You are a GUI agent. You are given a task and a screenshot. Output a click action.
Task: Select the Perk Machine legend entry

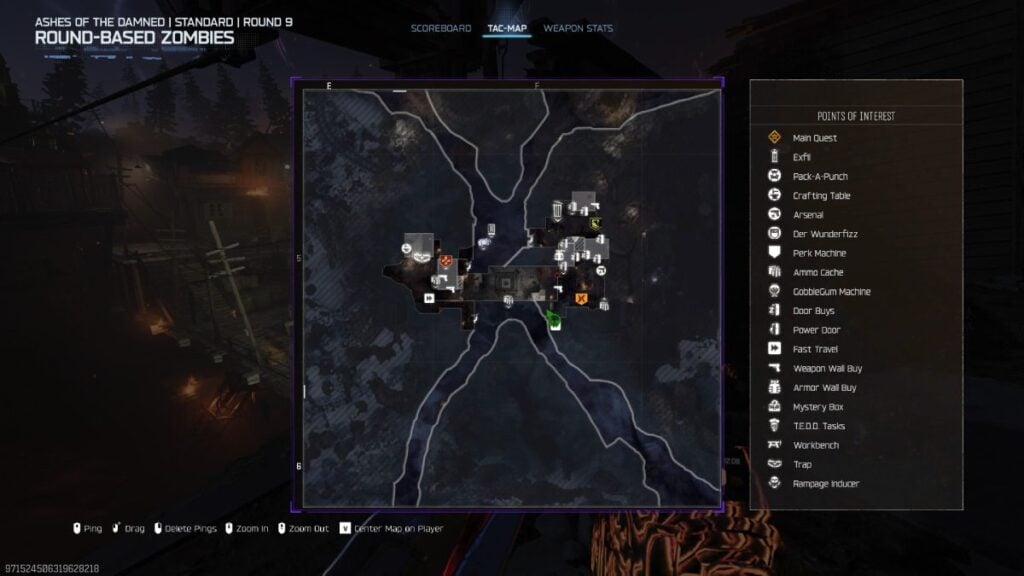pos(819,253)
